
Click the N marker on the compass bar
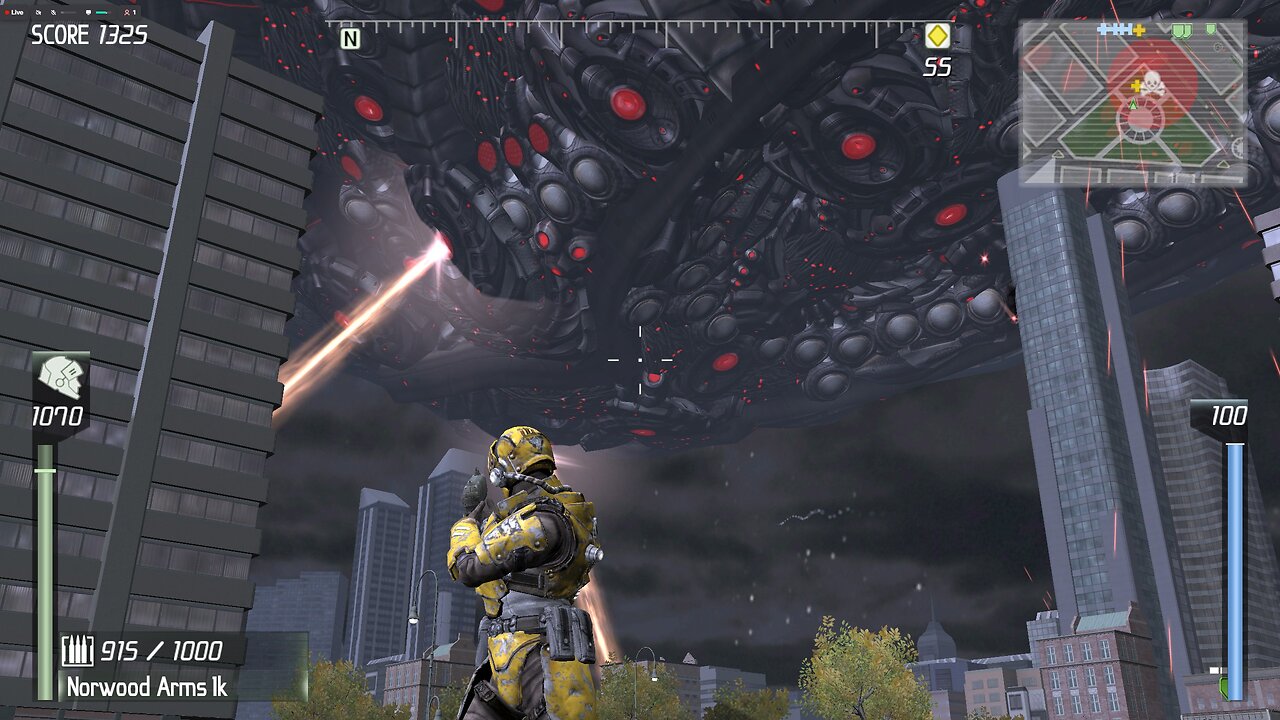(x=352, y=37)
